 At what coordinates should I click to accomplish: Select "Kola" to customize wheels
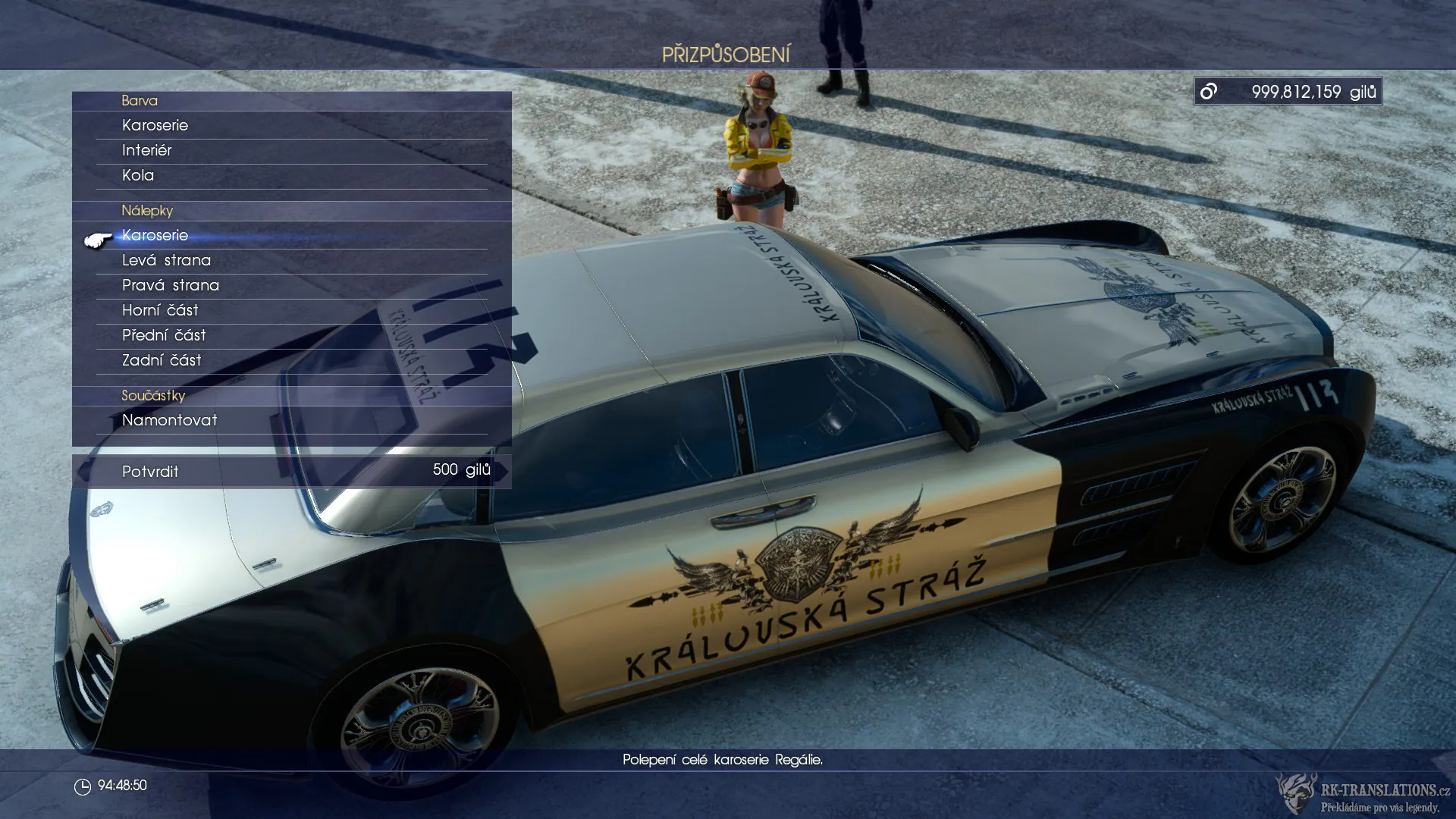pyautogui.click(x=136, y=175)
